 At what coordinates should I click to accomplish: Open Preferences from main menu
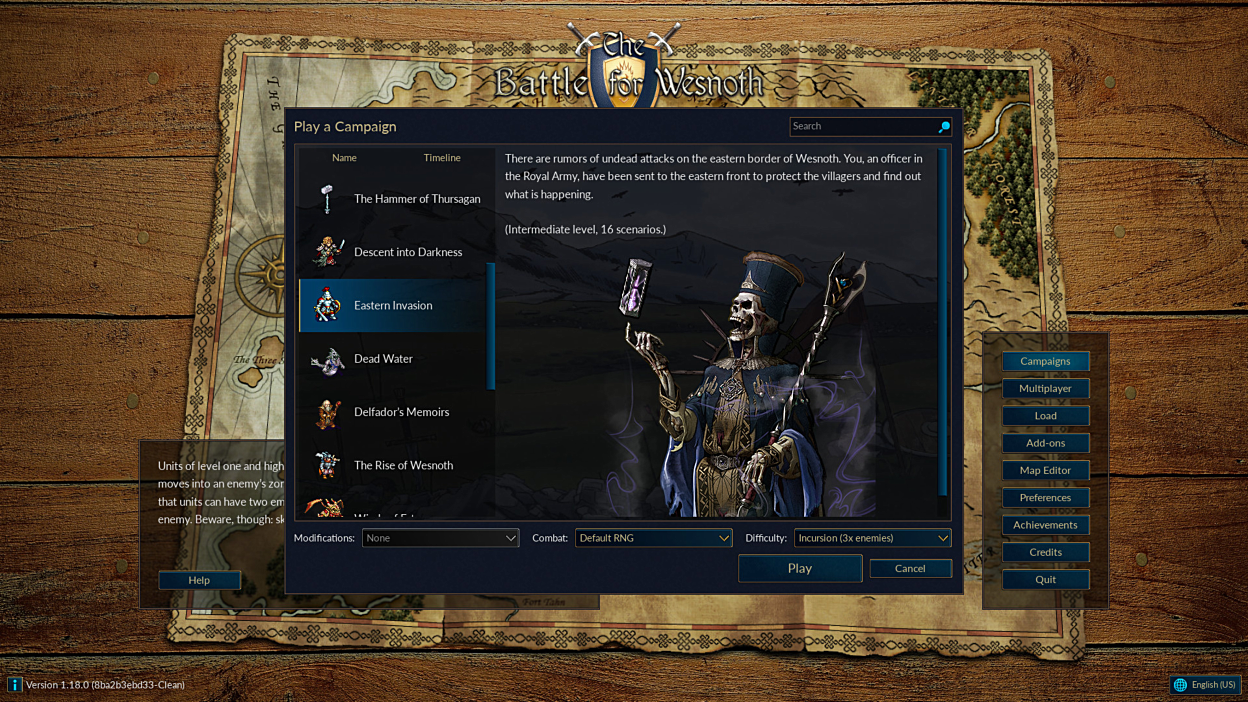(1045, 497)
